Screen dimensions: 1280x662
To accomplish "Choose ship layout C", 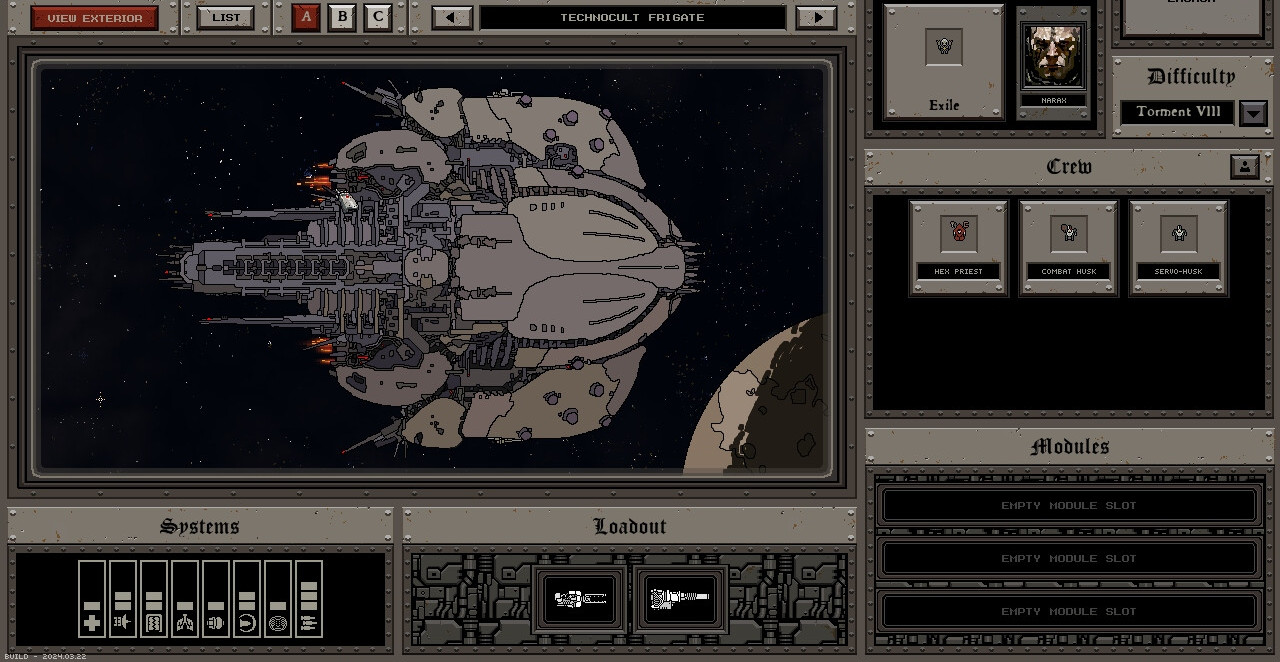I will [378, 17].
